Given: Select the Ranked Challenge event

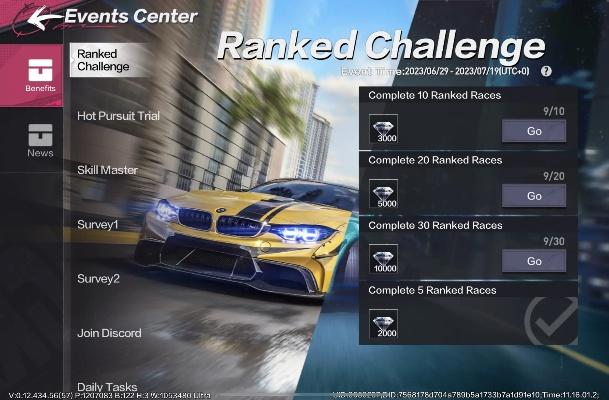Looking at the screenshot, I should [104, 60].
